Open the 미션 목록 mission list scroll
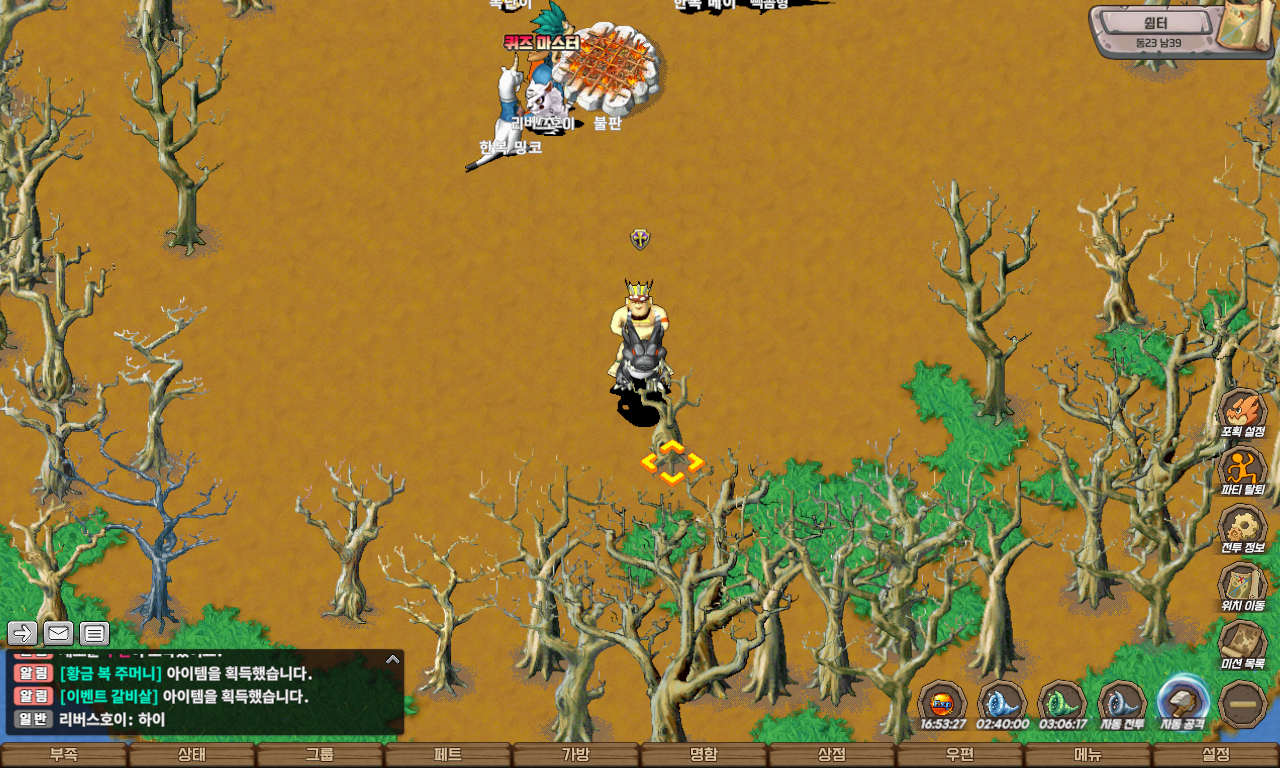 [x=1243, y=644]
